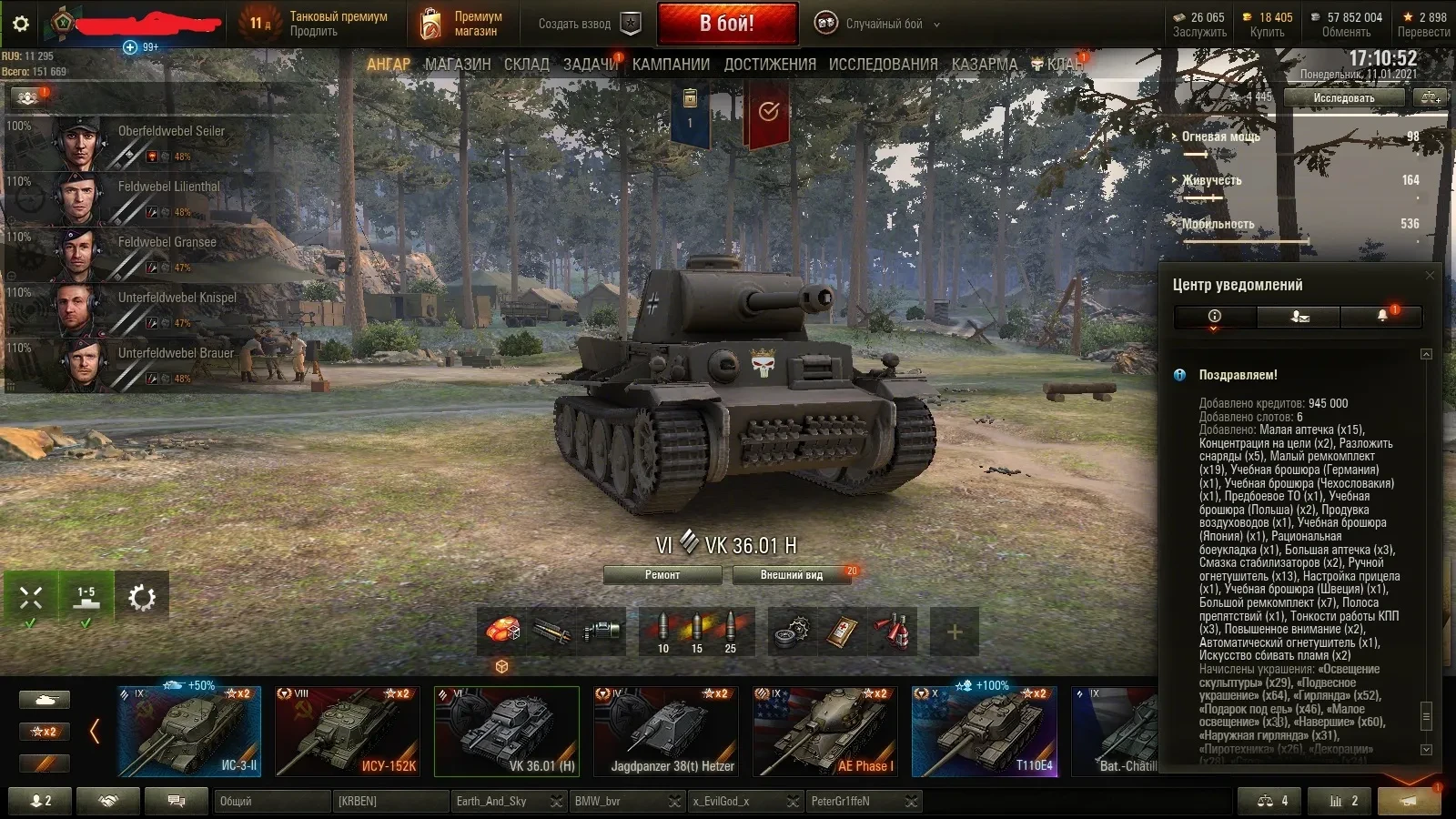Image resolution: width=1456 pixels, height=819 pixels.
Task: Go to the ДОСТИЖЕНИЯ tab
Action: click(x=770, y=65)
